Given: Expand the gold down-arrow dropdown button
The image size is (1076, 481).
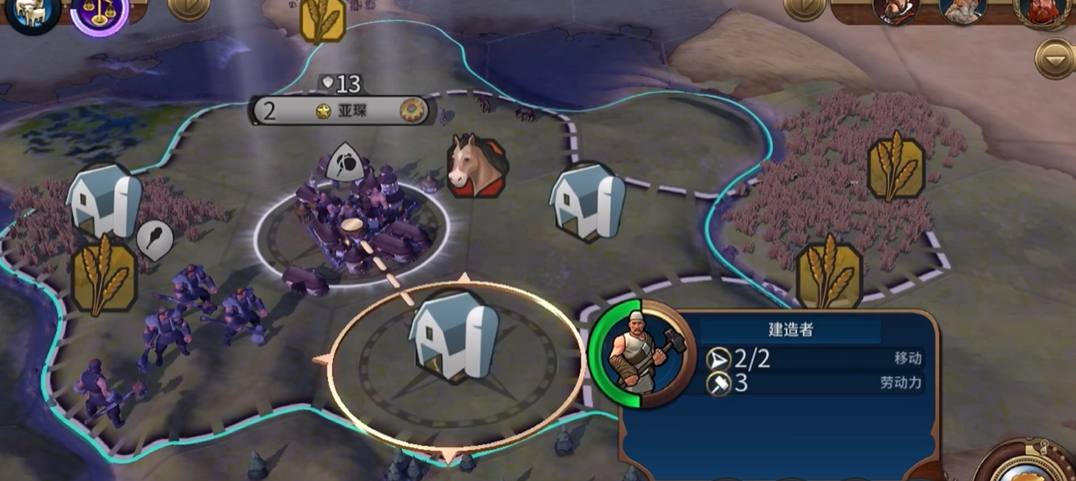Looking at the screenshot, I should (x=1054, y=59).
